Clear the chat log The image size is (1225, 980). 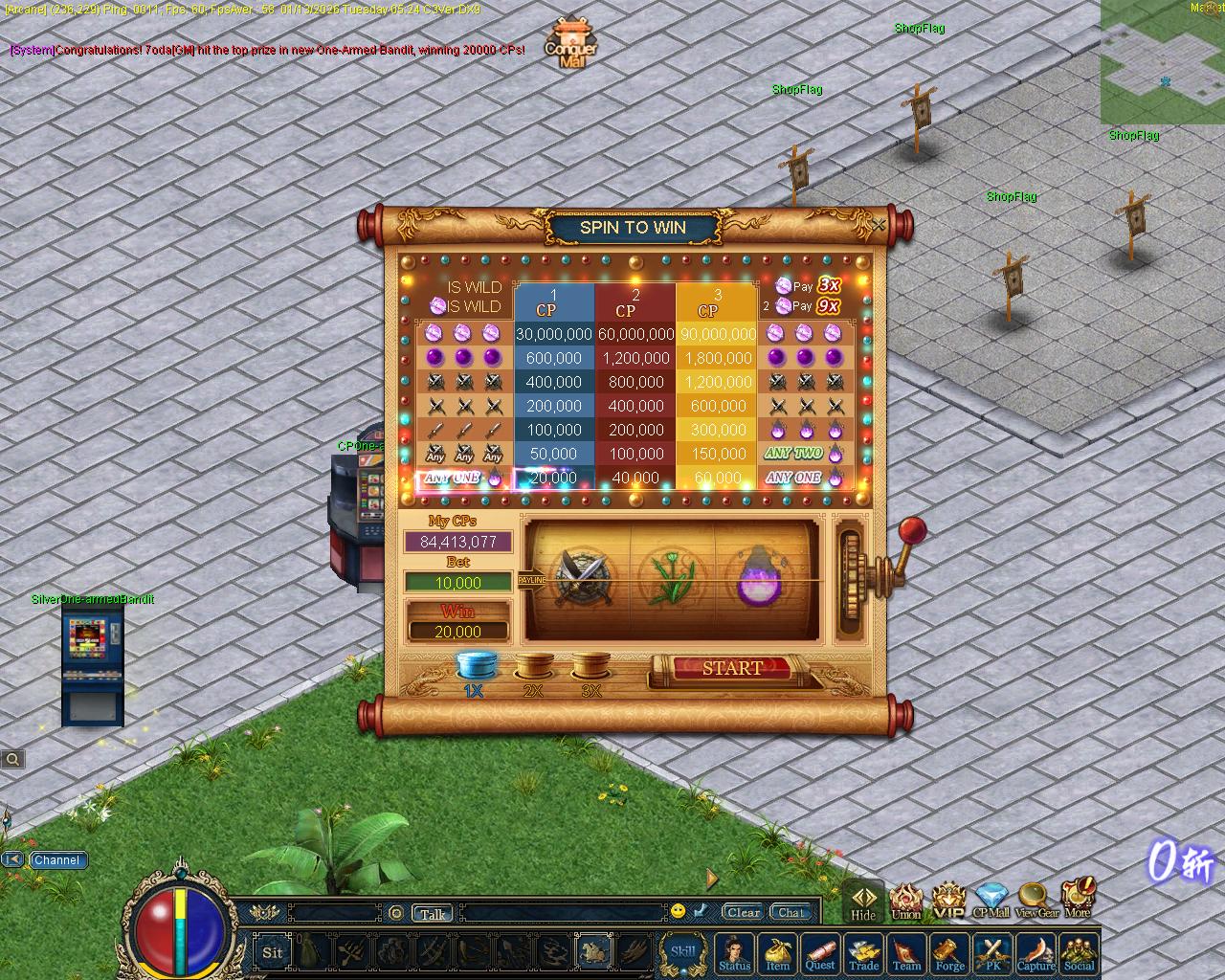[x=743, y=912]
